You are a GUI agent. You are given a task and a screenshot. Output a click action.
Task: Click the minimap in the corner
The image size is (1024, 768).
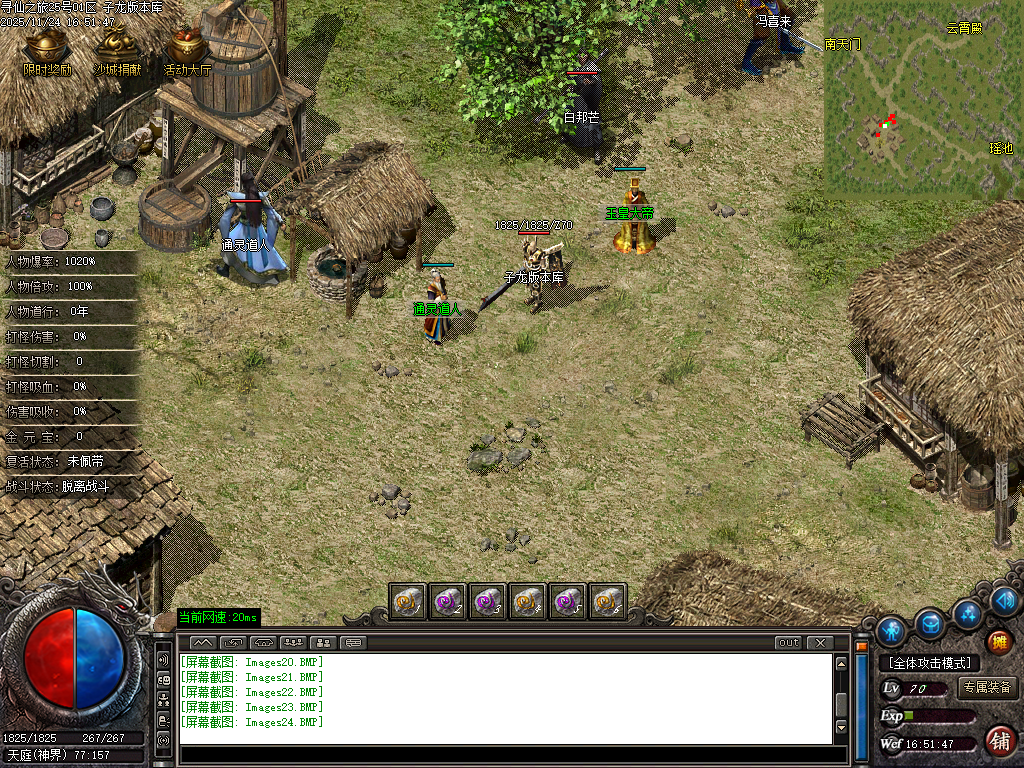(x=922, y=96)
